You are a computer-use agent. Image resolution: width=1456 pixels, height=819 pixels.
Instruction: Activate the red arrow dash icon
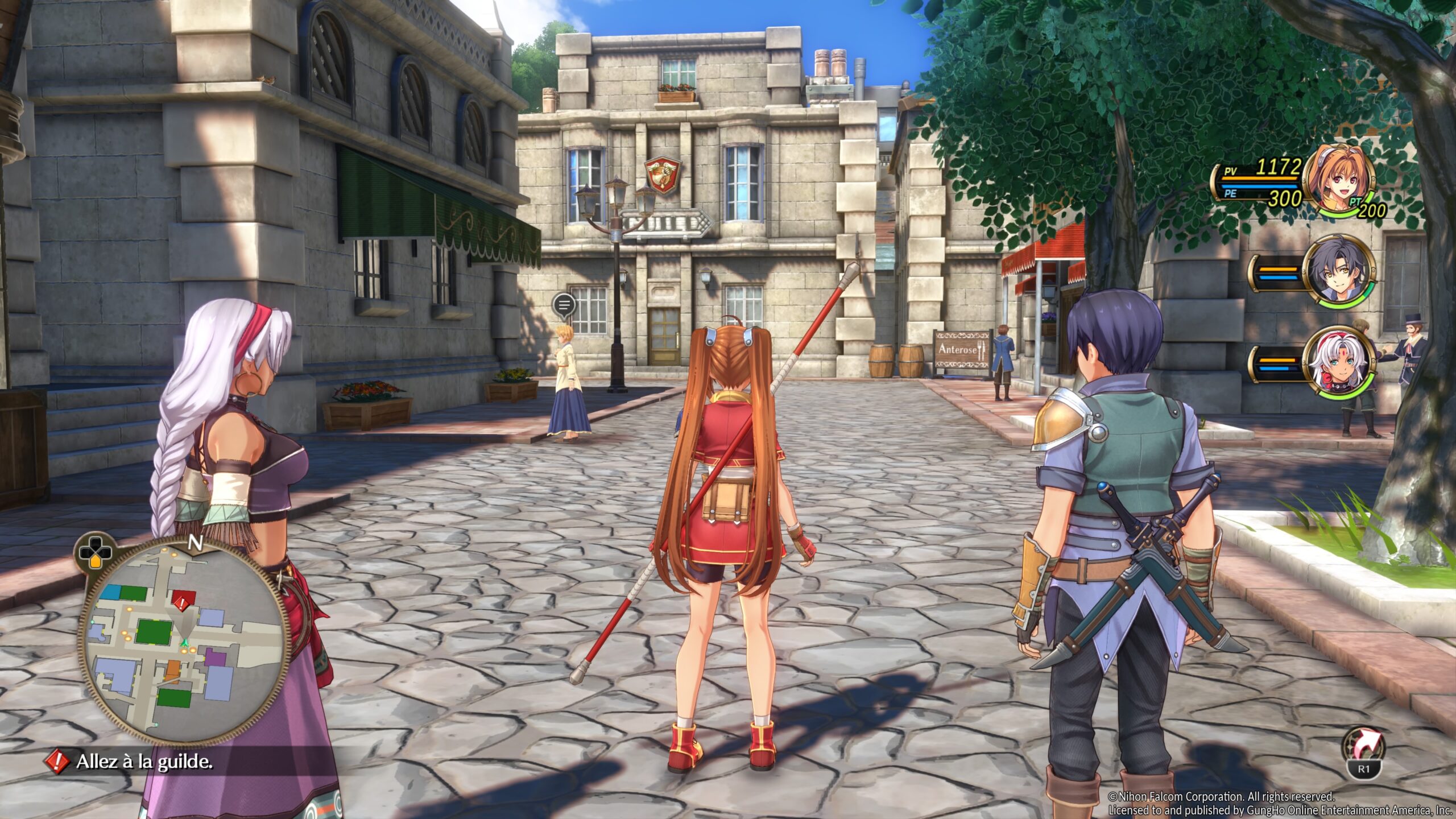(x=1364, y=746)
